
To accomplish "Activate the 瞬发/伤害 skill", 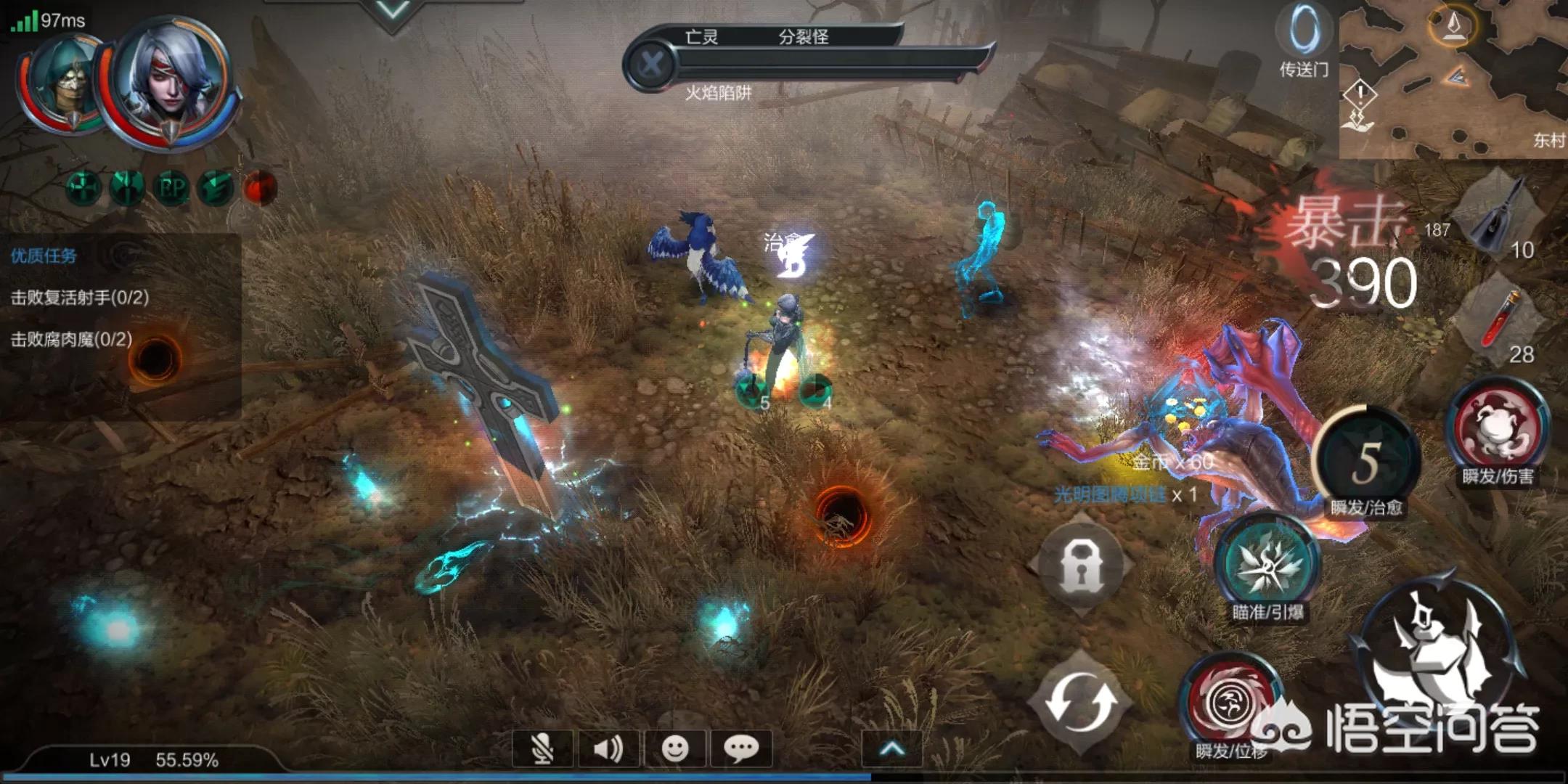I will pyautogui.click(x=1497, y=430).
